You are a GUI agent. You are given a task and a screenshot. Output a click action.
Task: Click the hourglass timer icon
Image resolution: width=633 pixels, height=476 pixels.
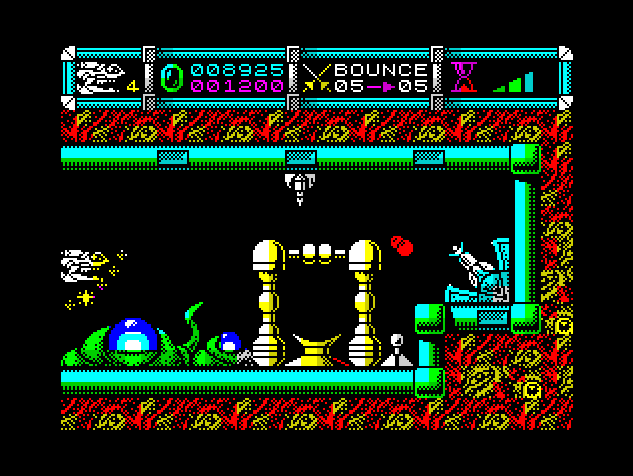pyautogui.click(x=463, y=77)
